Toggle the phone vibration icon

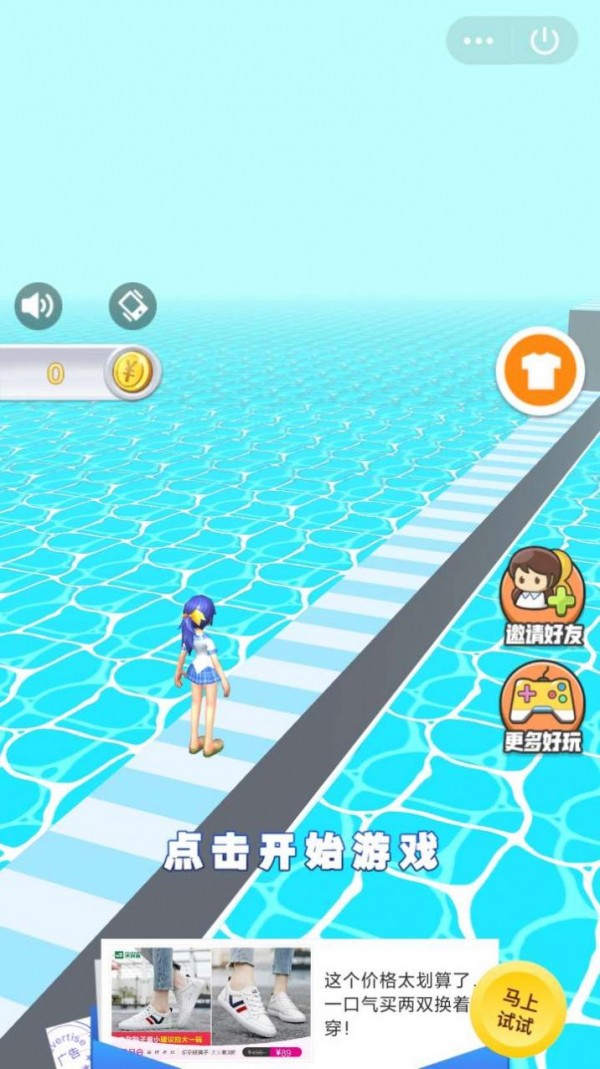point(133,306)
